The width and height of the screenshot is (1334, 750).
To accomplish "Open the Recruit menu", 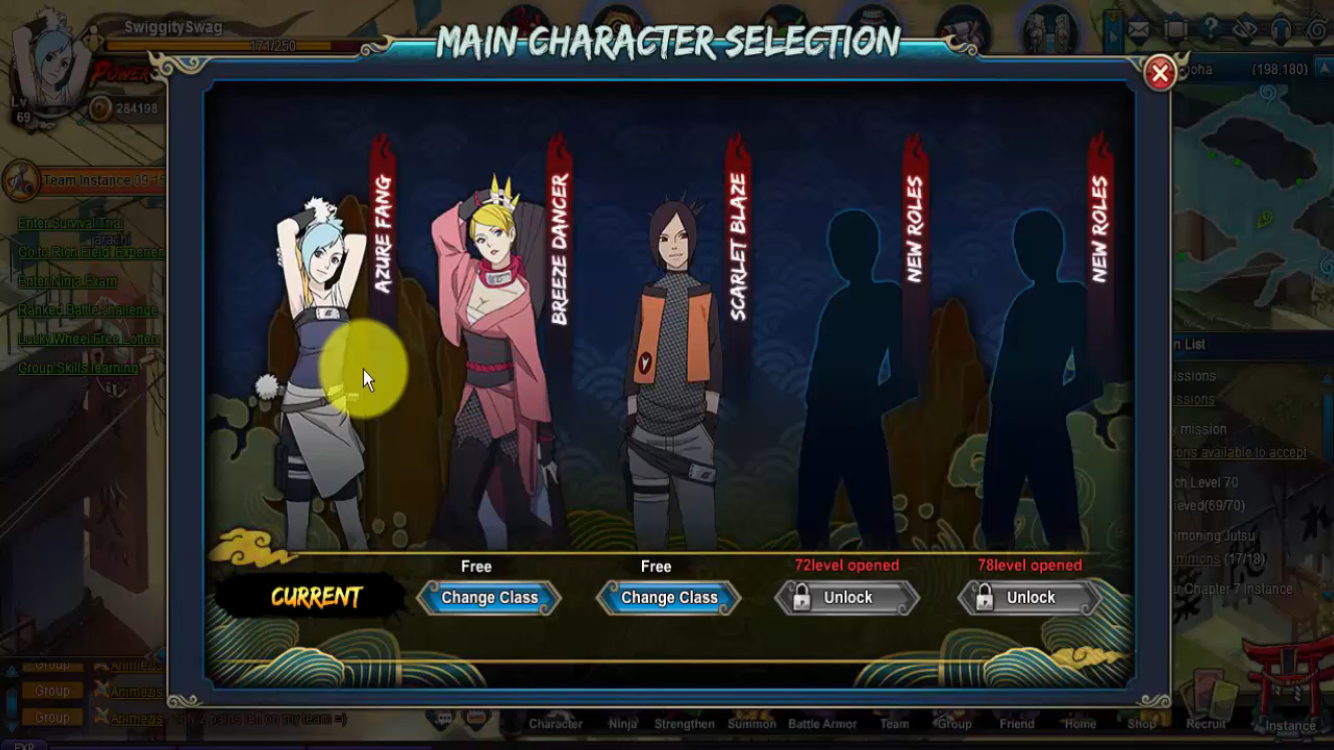I will point(1205,723).
